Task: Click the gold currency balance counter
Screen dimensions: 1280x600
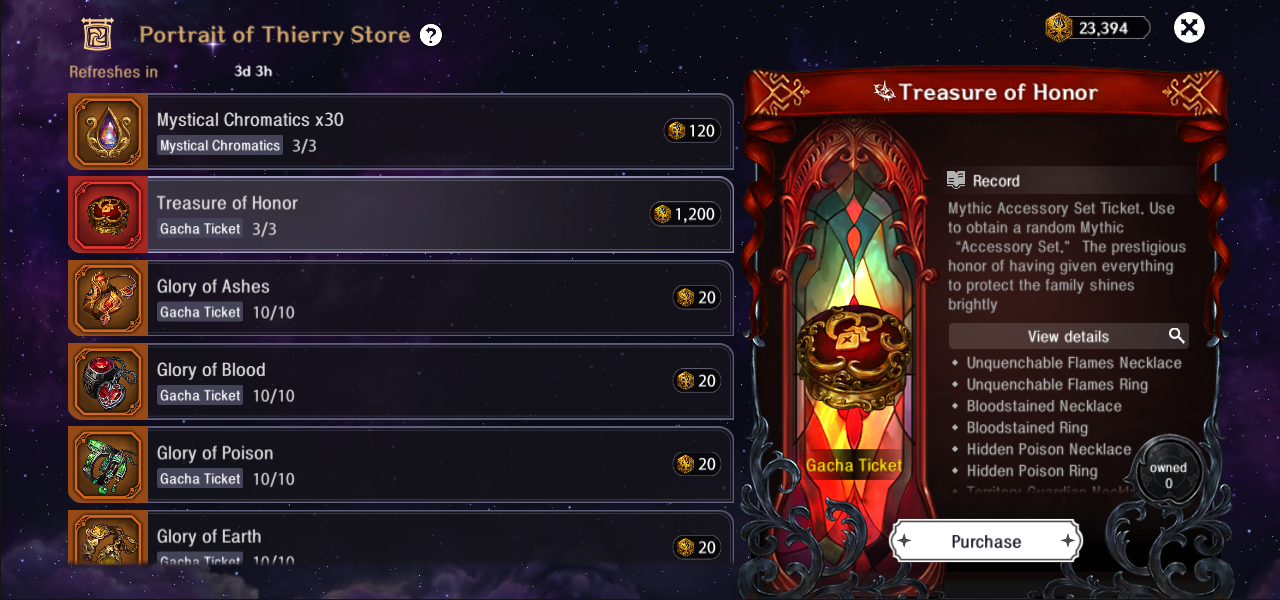Action: click(1100, 28)
